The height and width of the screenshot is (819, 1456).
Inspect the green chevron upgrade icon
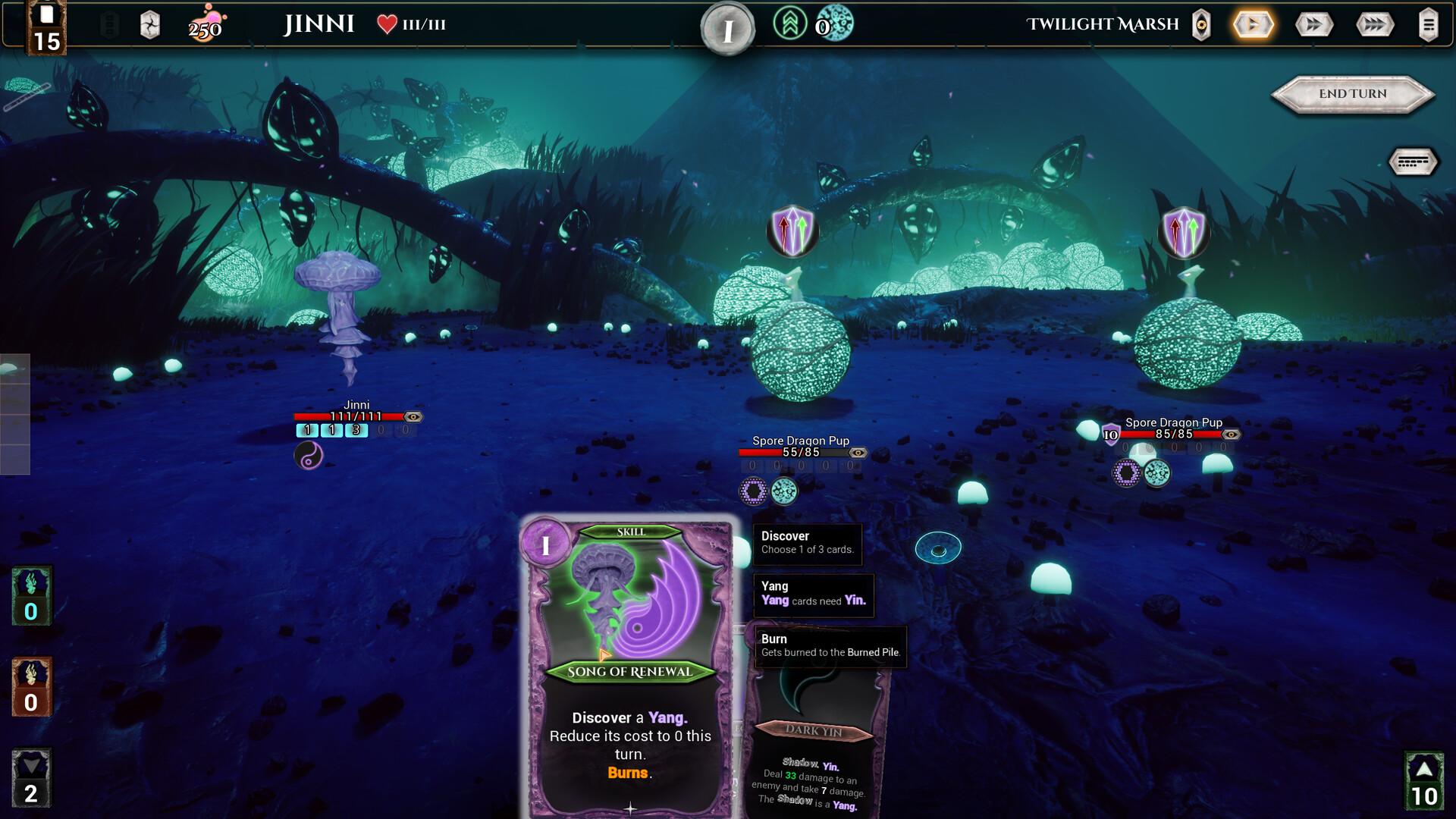point(789,24)
